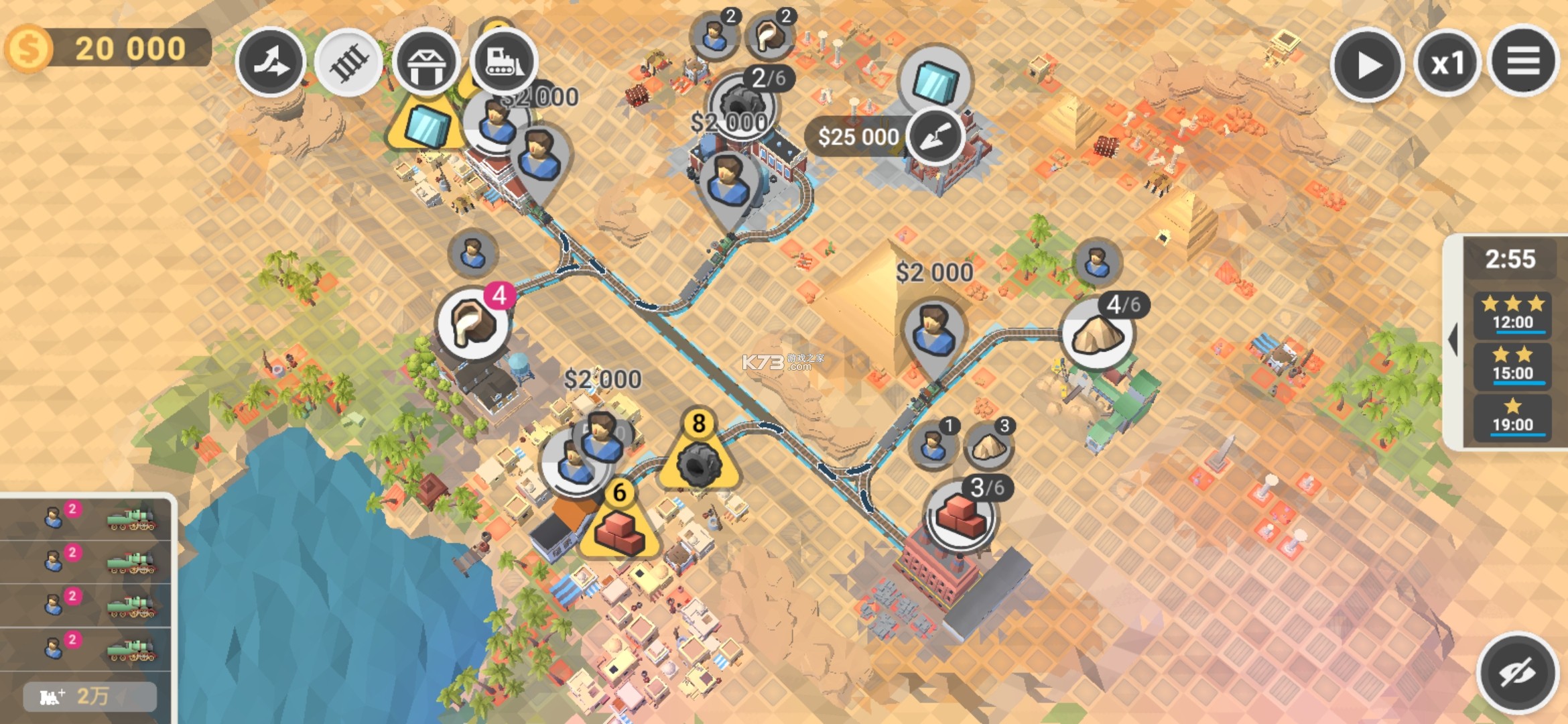Screen dimensions: 1568x724
Task: Toggle the crossed-eye visibility button
Action: click(x=1517, y=672)
